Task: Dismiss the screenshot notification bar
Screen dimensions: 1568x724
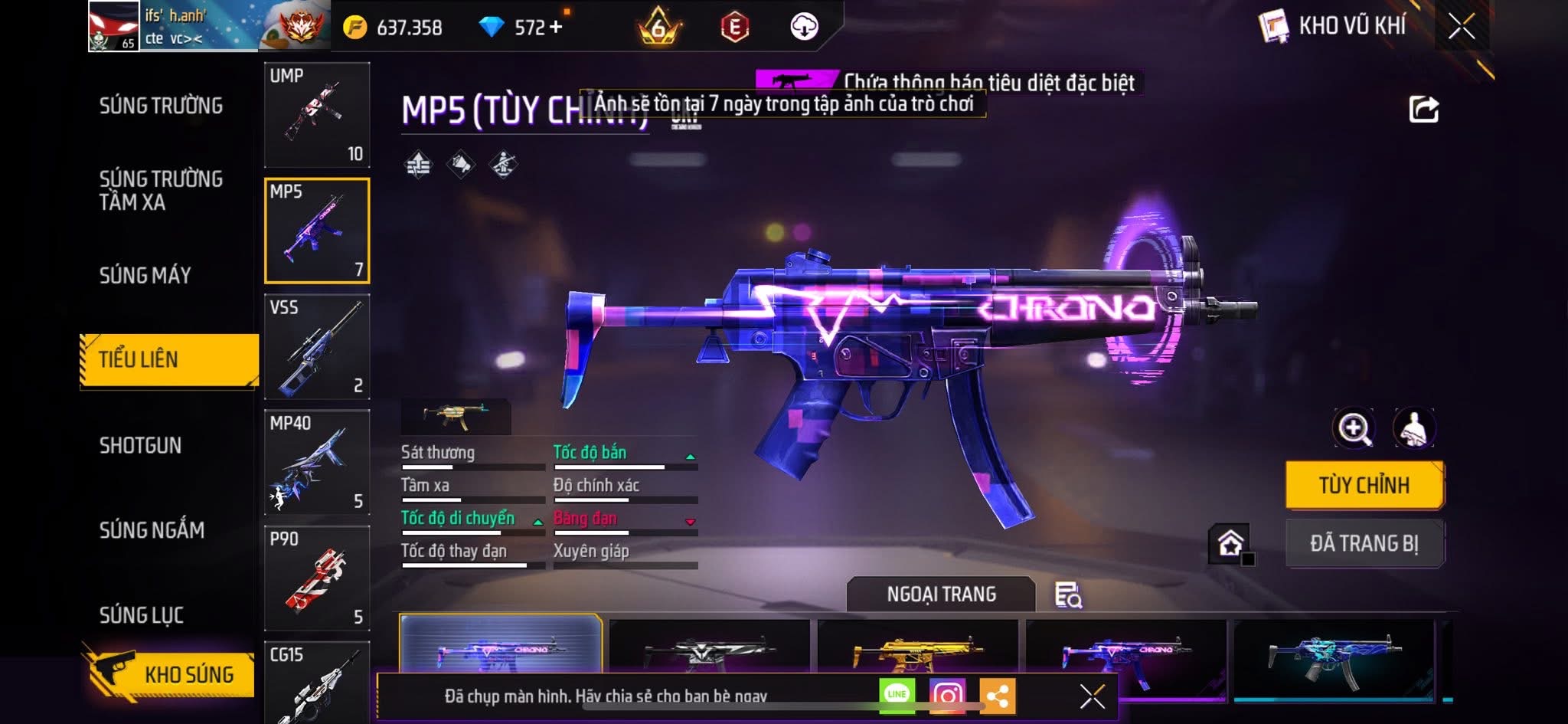Action: tap(1092, 696)
